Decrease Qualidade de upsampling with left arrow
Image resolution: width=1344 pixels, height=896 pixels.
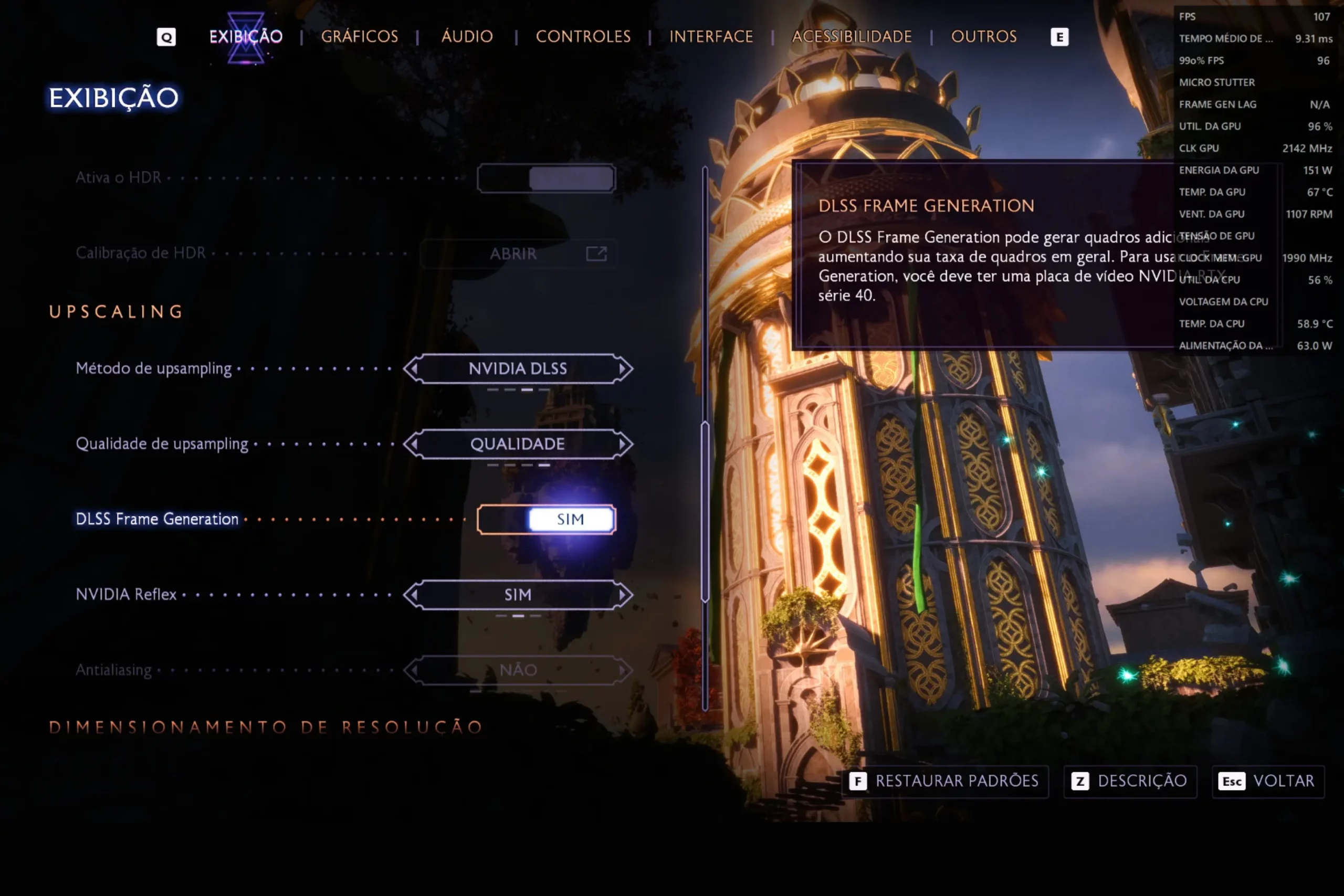(x=413, y=444)
